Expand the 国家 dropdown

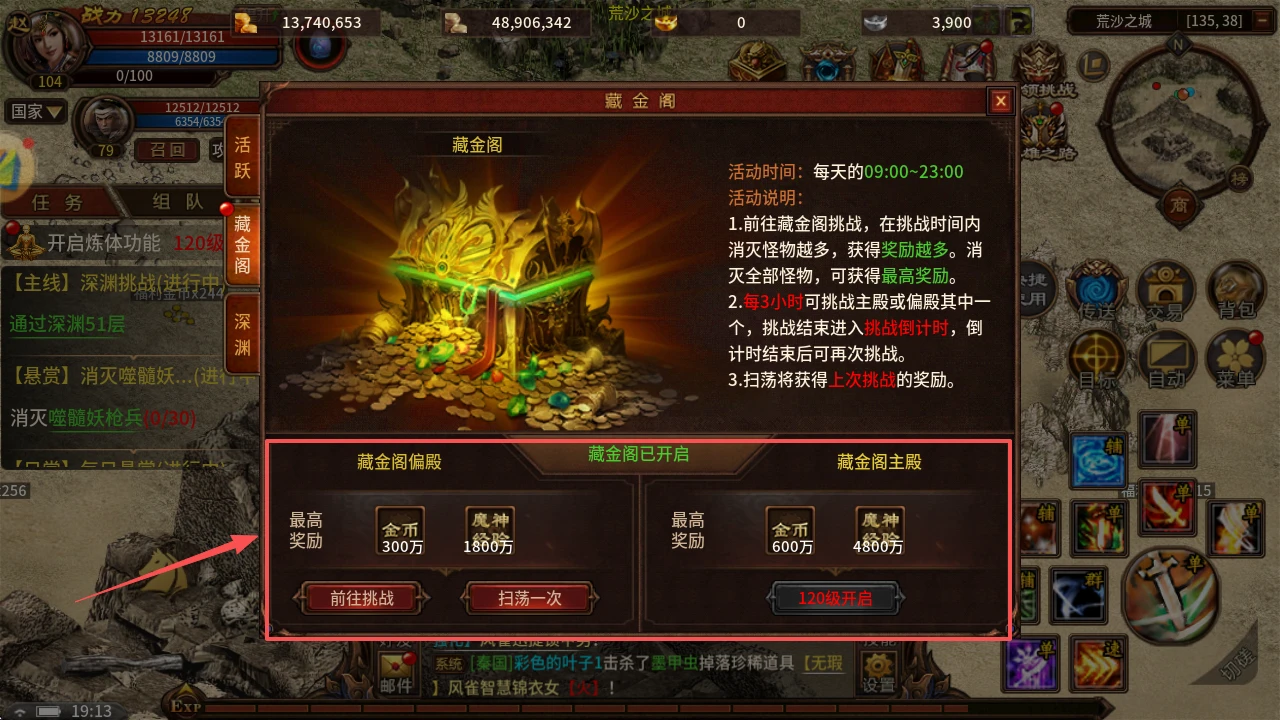(36, 111)
